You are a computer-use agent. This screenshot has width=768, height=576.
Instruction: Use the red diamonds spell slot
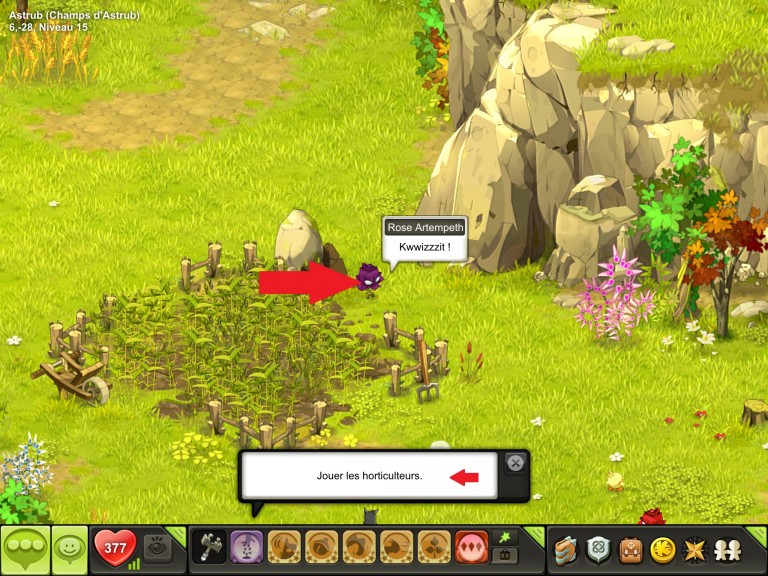(x=471, y=548)
